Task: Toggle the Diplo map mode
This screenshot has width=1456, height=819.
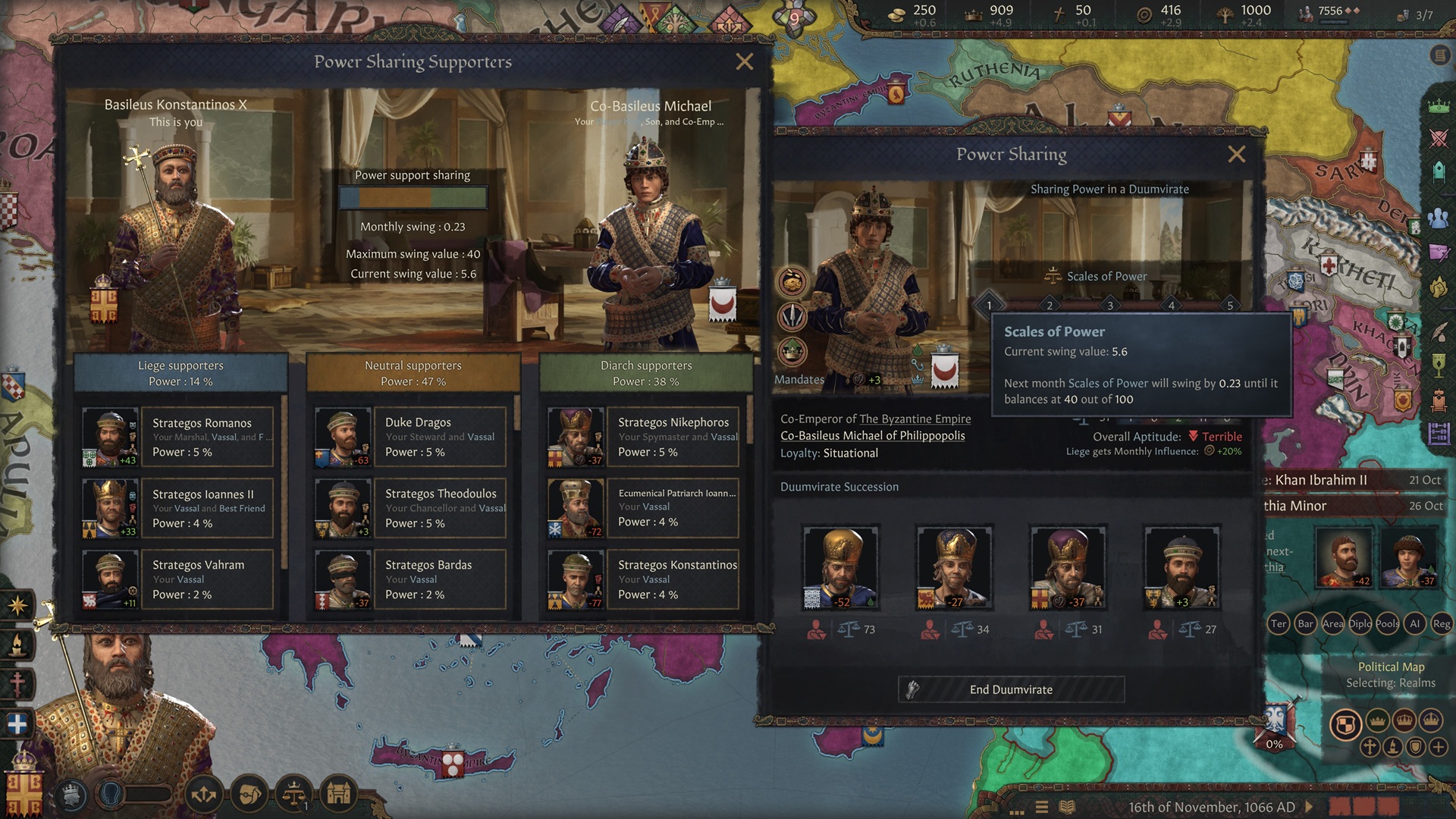Action: pyautogui.click(x=1360, y=624)
